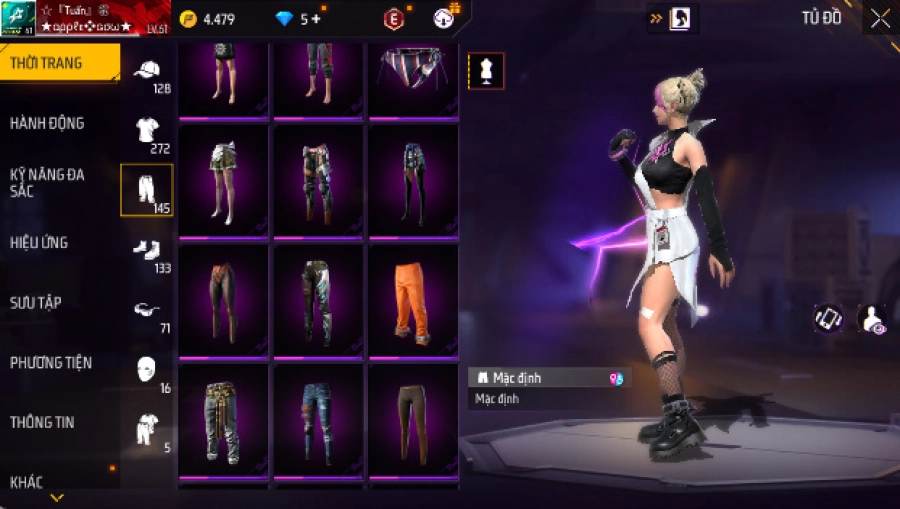Choose the face mask subcategory
The image size is (900, 509).
pos(147,369)
